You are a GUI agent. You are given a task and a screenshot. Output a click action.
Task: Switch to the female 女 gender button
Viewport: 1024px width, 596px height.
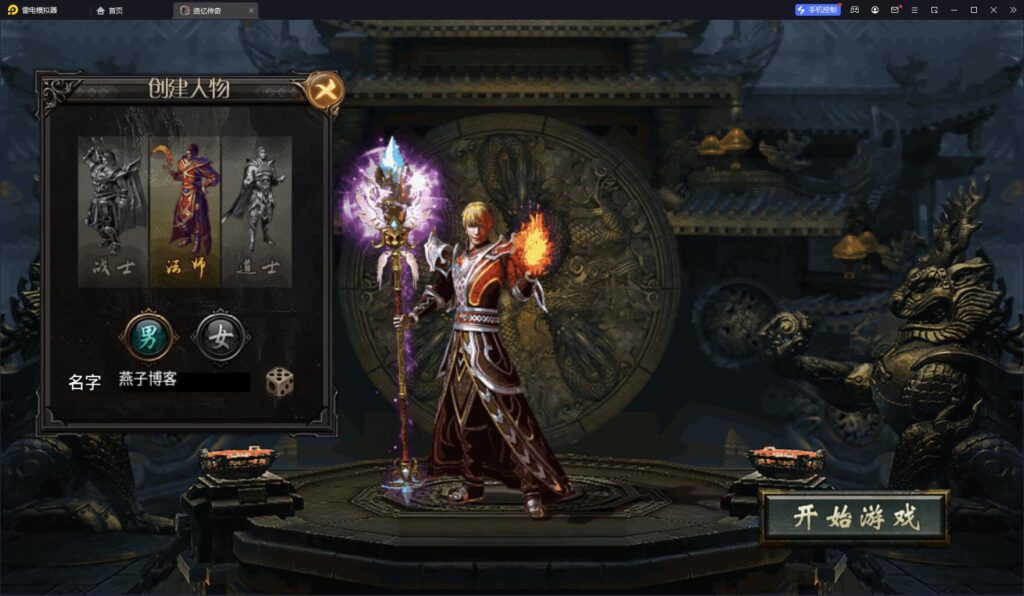(x=221, y=336)
